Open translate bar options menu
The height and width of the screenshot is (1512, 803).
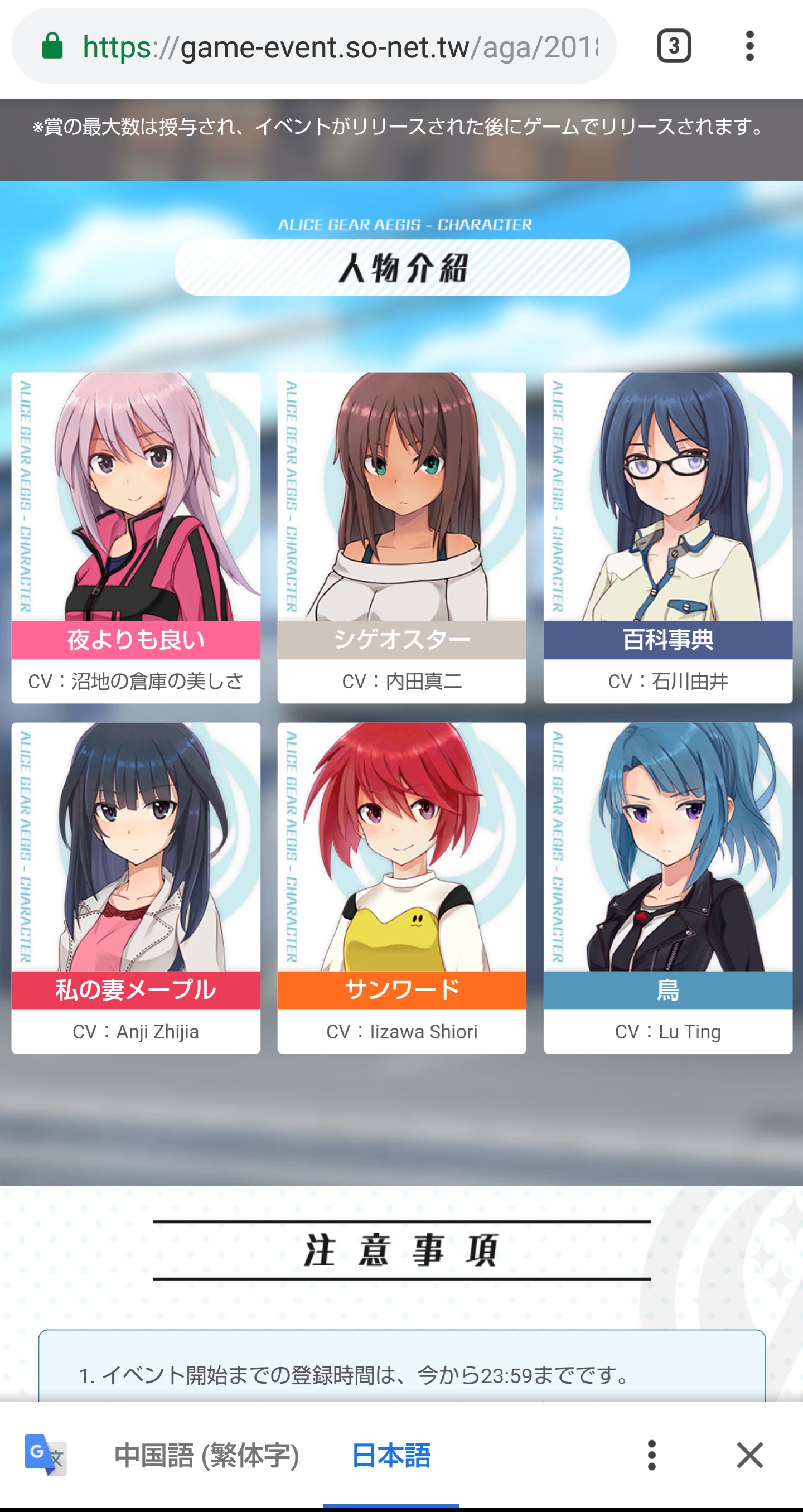[x=651, y=1455]
